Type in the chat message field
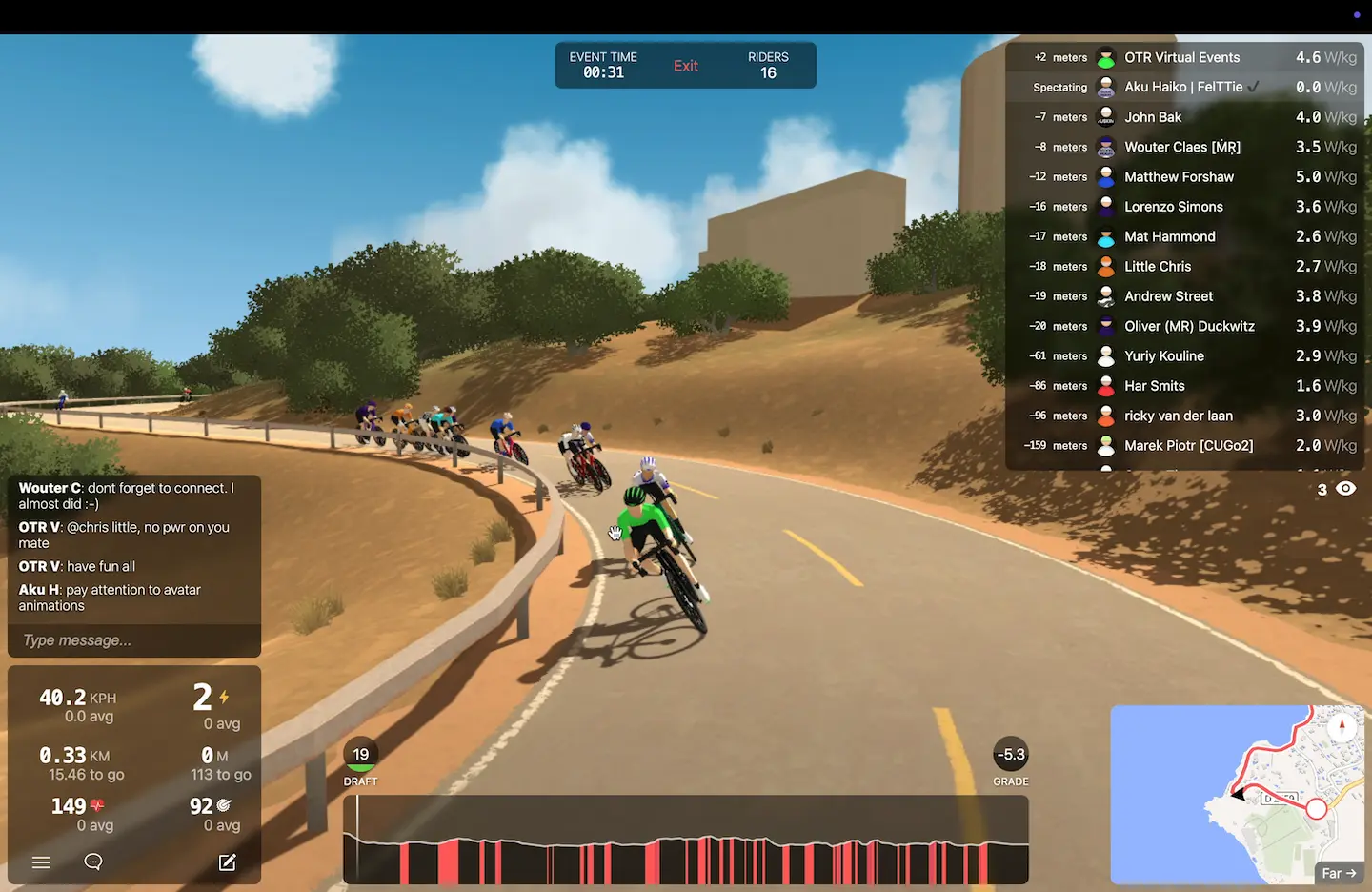Image resolution: width=1372 pixels, height=892 pixels. click(x=133, y=640)
